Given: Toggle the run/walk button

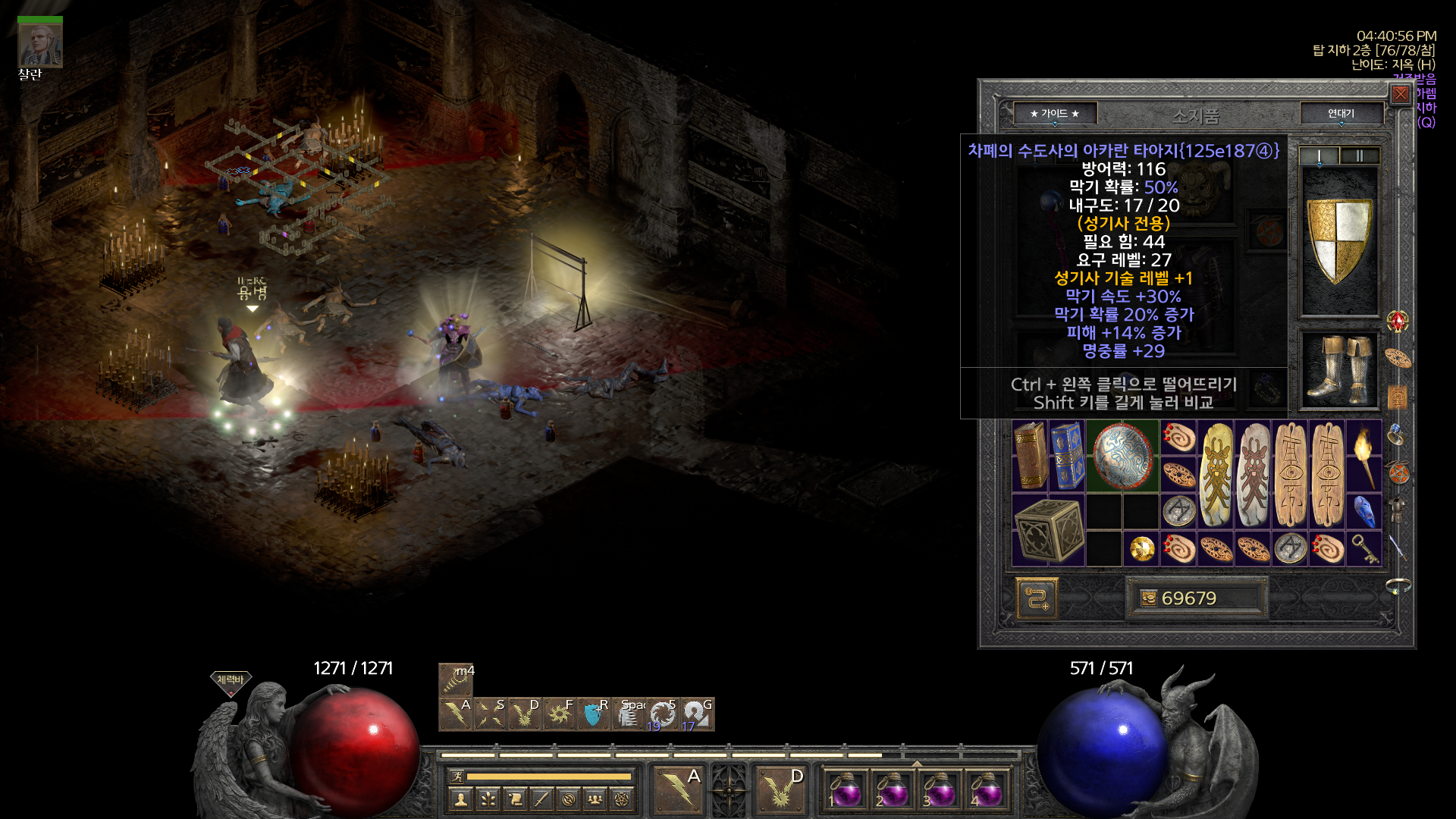Looking at the screenshot, I should pos(457,776).
